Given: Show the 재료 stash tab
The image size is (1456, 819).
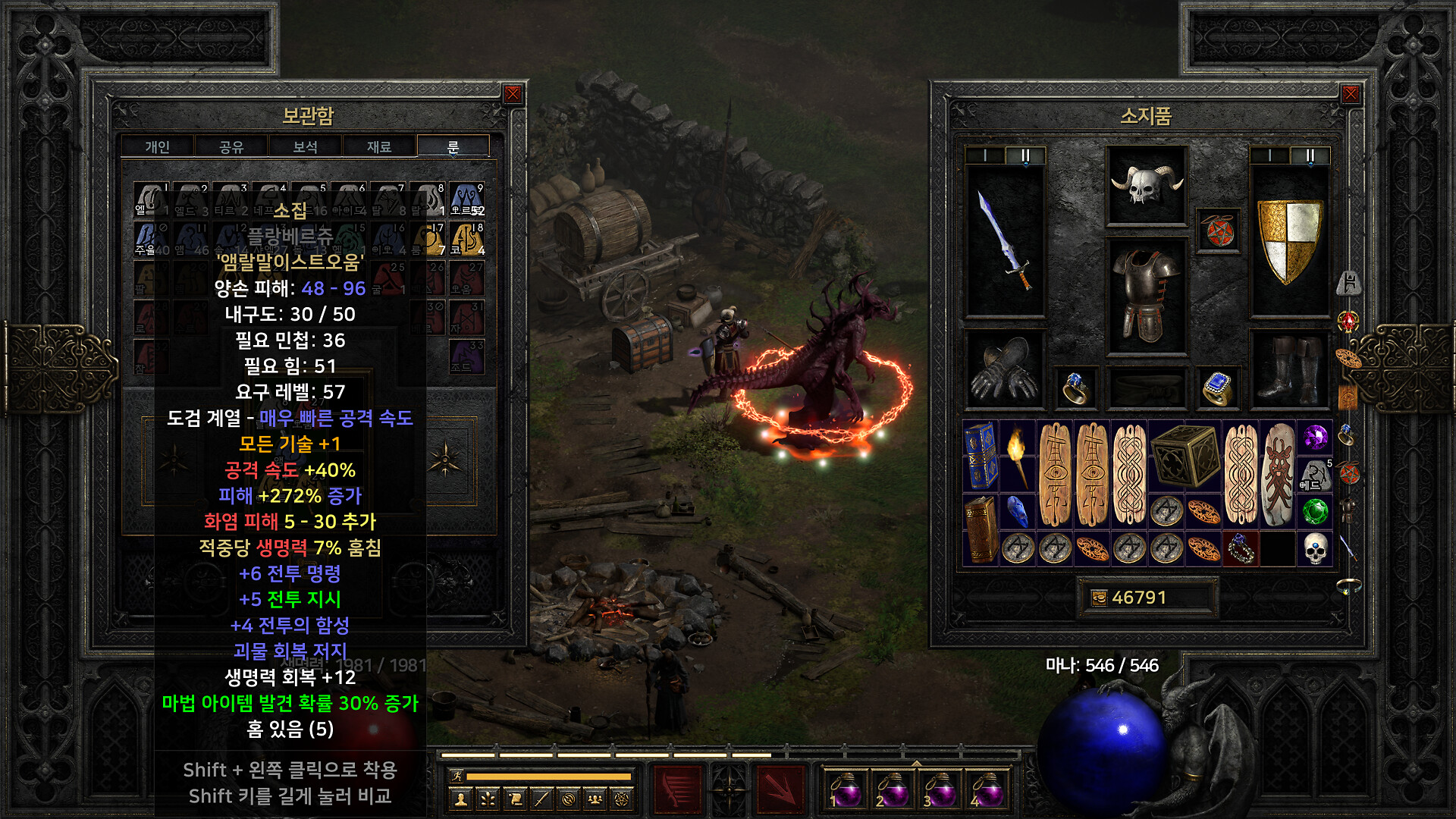Looking at the screenshot, I should pyautogui.click(x=378, y=146).
